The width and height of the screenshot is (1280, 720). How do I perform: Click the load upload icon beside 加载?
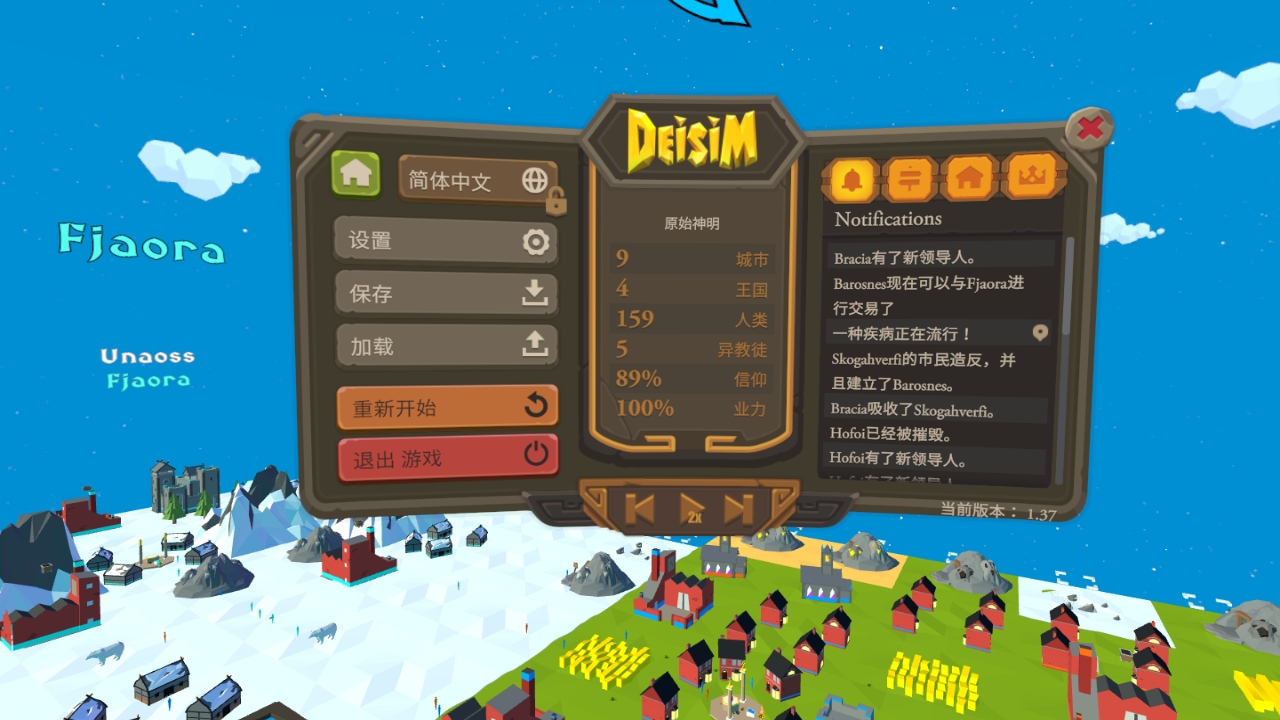[537, 346]
